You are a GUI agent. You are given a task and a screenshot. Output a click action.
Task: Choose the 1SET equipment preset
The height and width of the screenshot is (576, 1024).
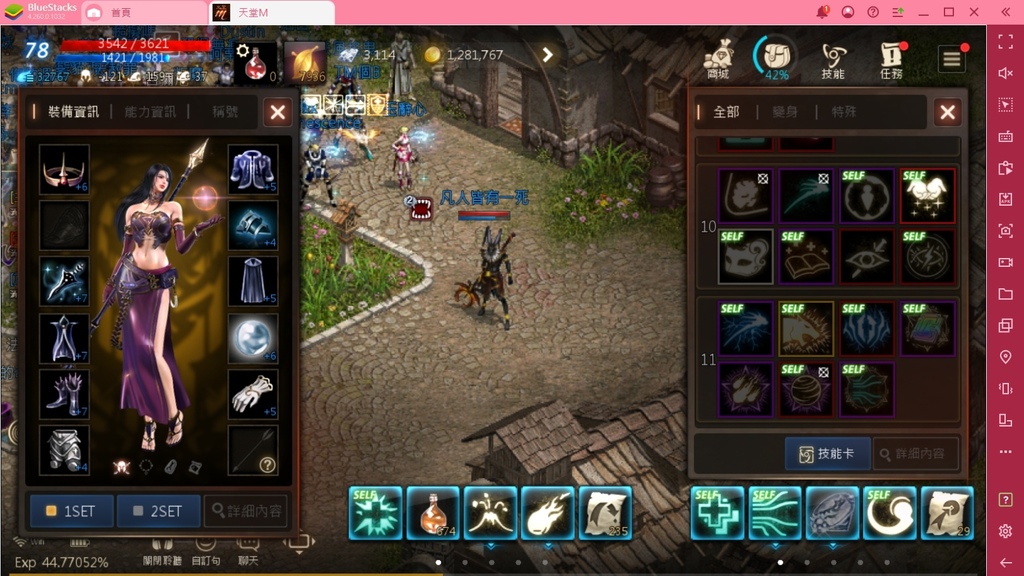coord(71,511)
